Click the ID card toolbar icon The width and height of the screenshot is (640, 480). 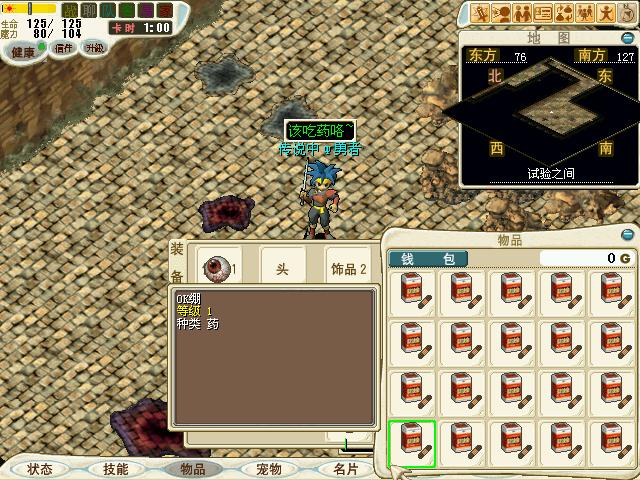pyautogui.click(x=543, y=13)
